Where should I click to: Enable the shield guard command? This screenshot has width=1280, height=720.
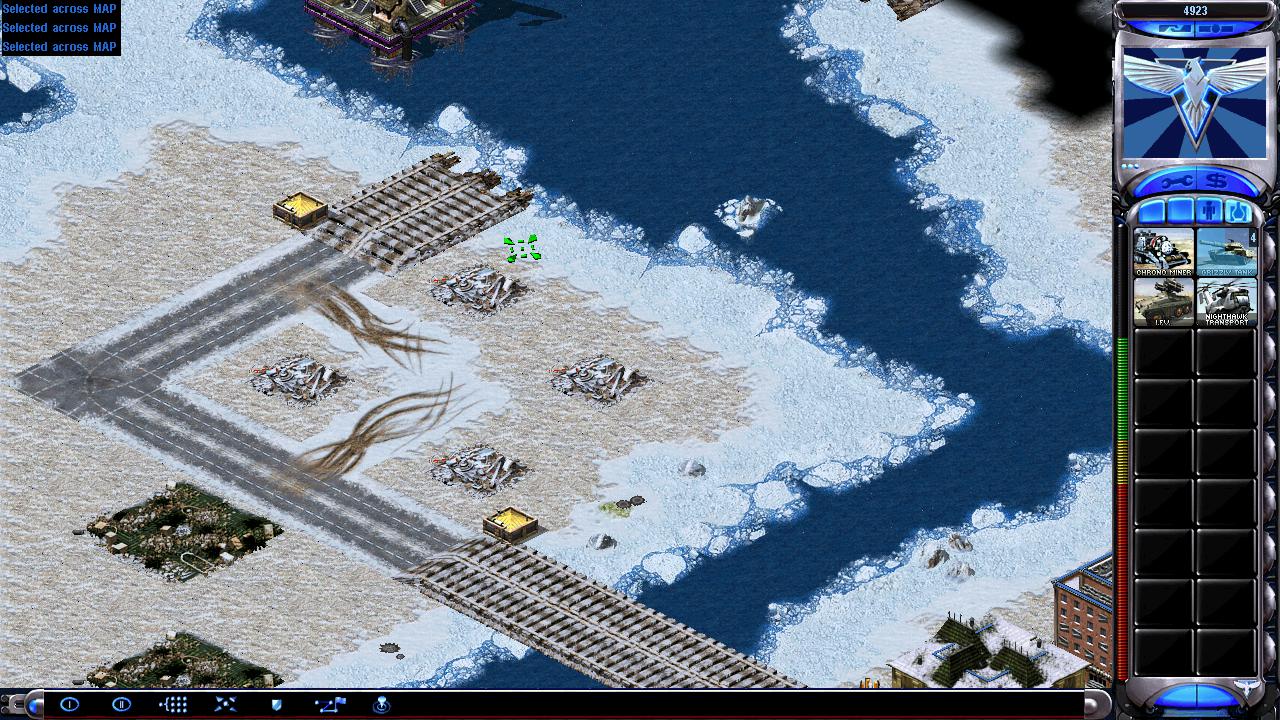coord(277,704)
